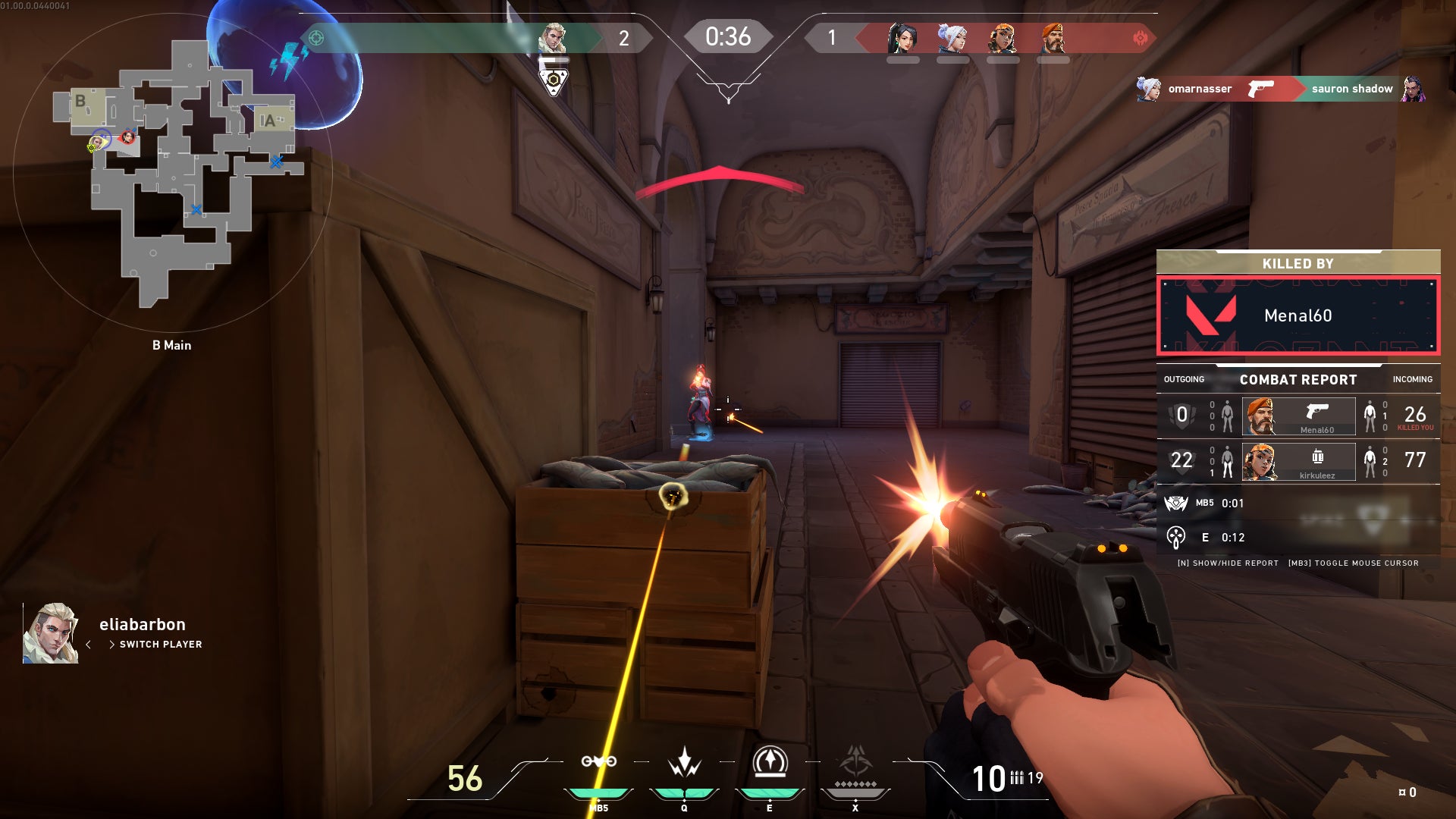Click the pistol icon in the omarnasser killfeed entry
Image resolution: width=1456 pixels, height=819 pixels.
(x=1261, y=89)
